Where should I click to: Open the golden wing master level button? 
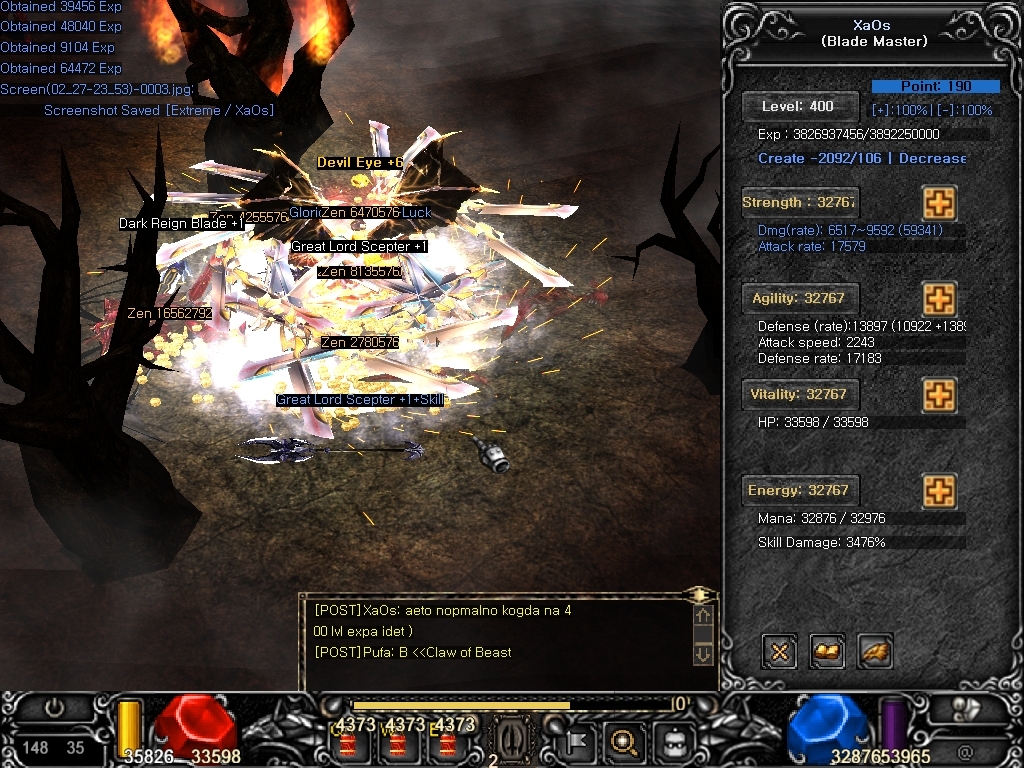(874, 651)
